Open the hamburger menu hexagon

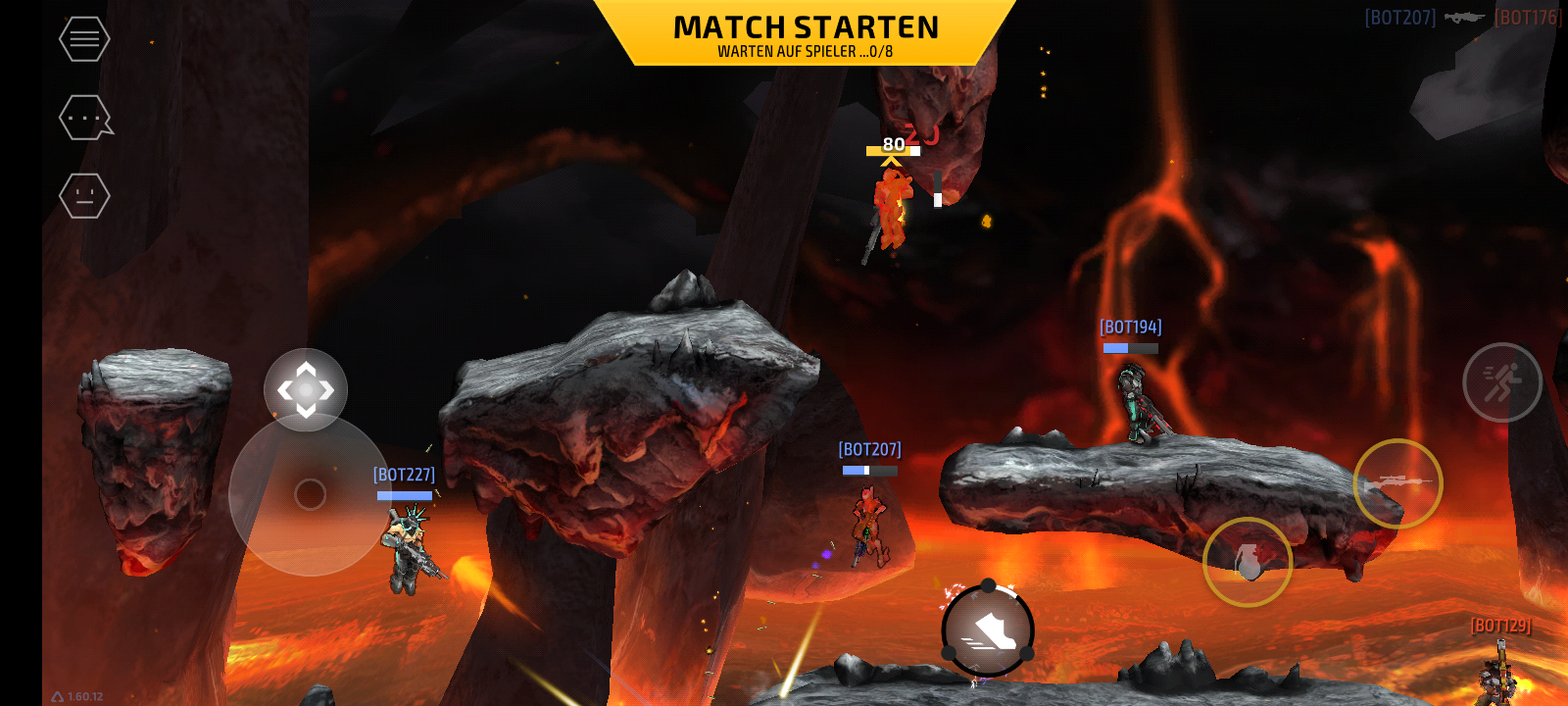pos(84,39)
